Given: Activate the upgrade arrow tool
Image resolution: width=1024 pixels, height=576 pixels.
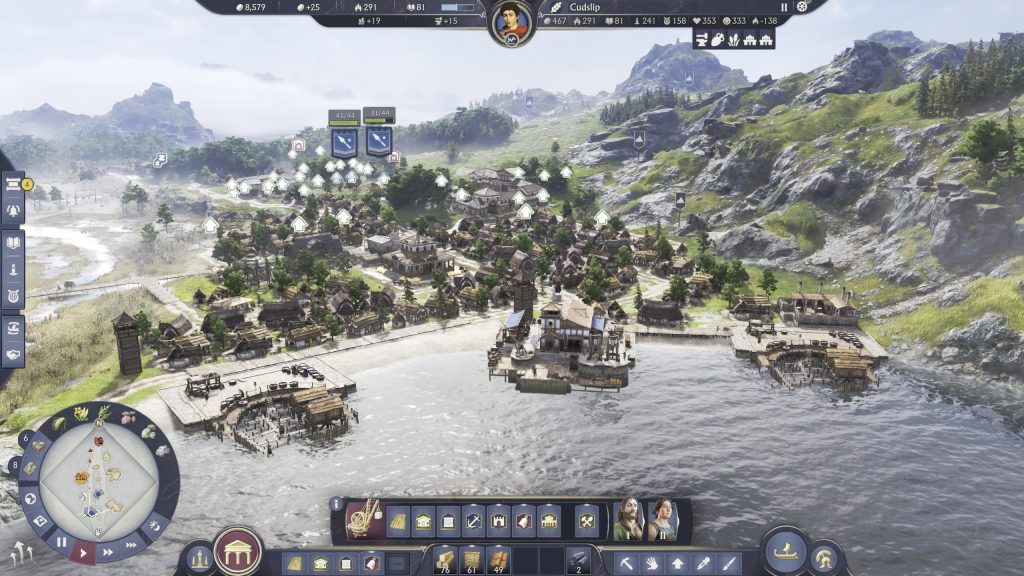Looking at the screenshot, I should [x=678, y=563].
